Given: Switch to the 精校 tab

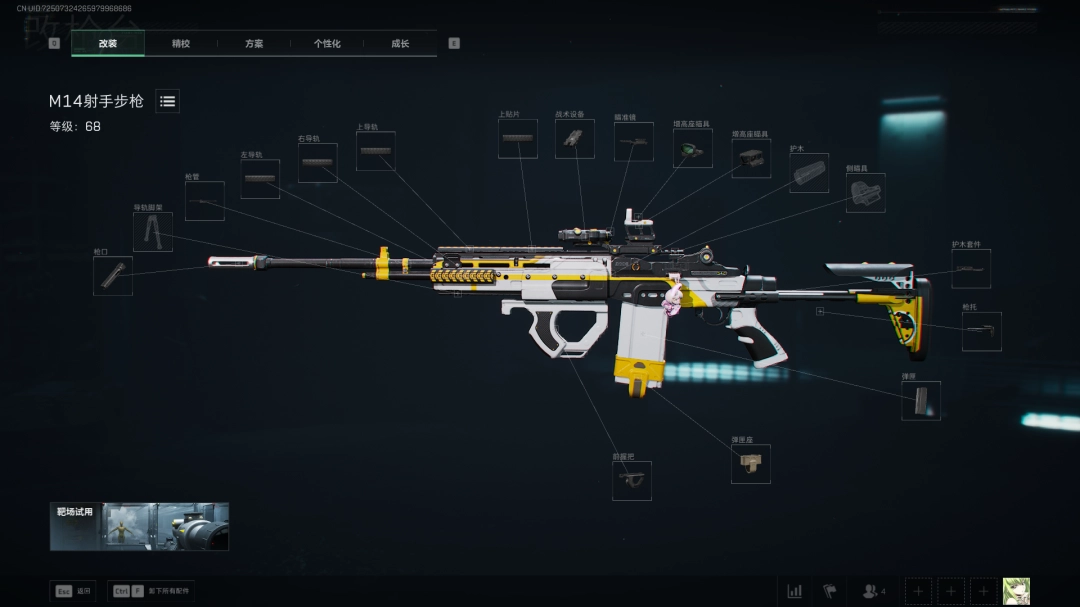Looking at the screenshot, I should [x=181, y=44].
